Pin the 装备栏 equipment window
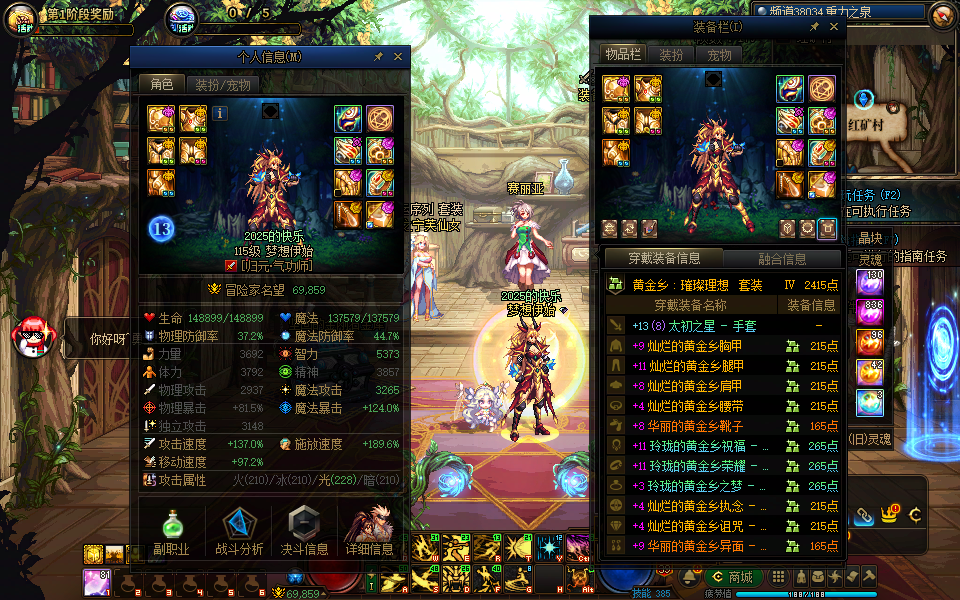 815,27
